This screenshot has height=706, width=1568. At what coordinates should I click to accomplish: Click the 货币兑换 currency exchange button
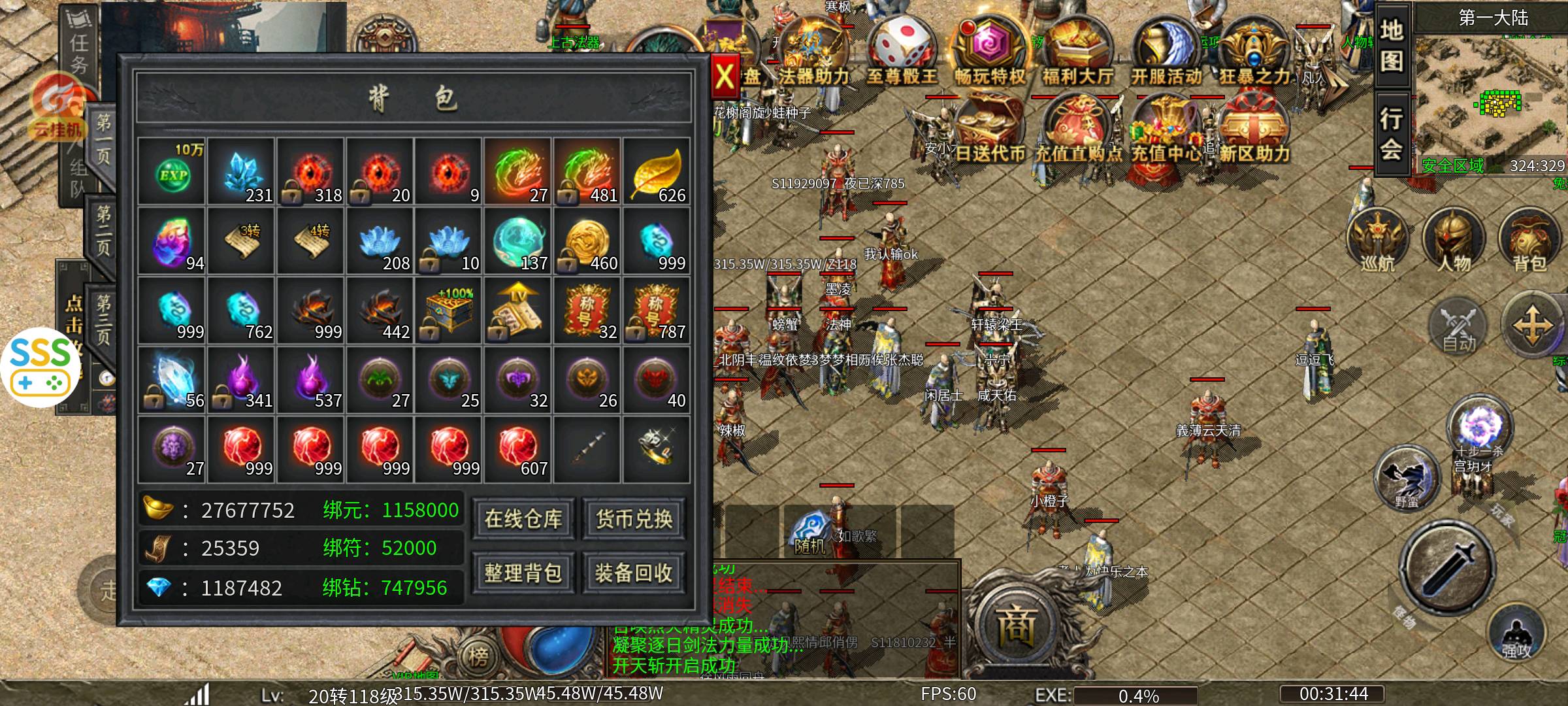click(x=634, y=519)
